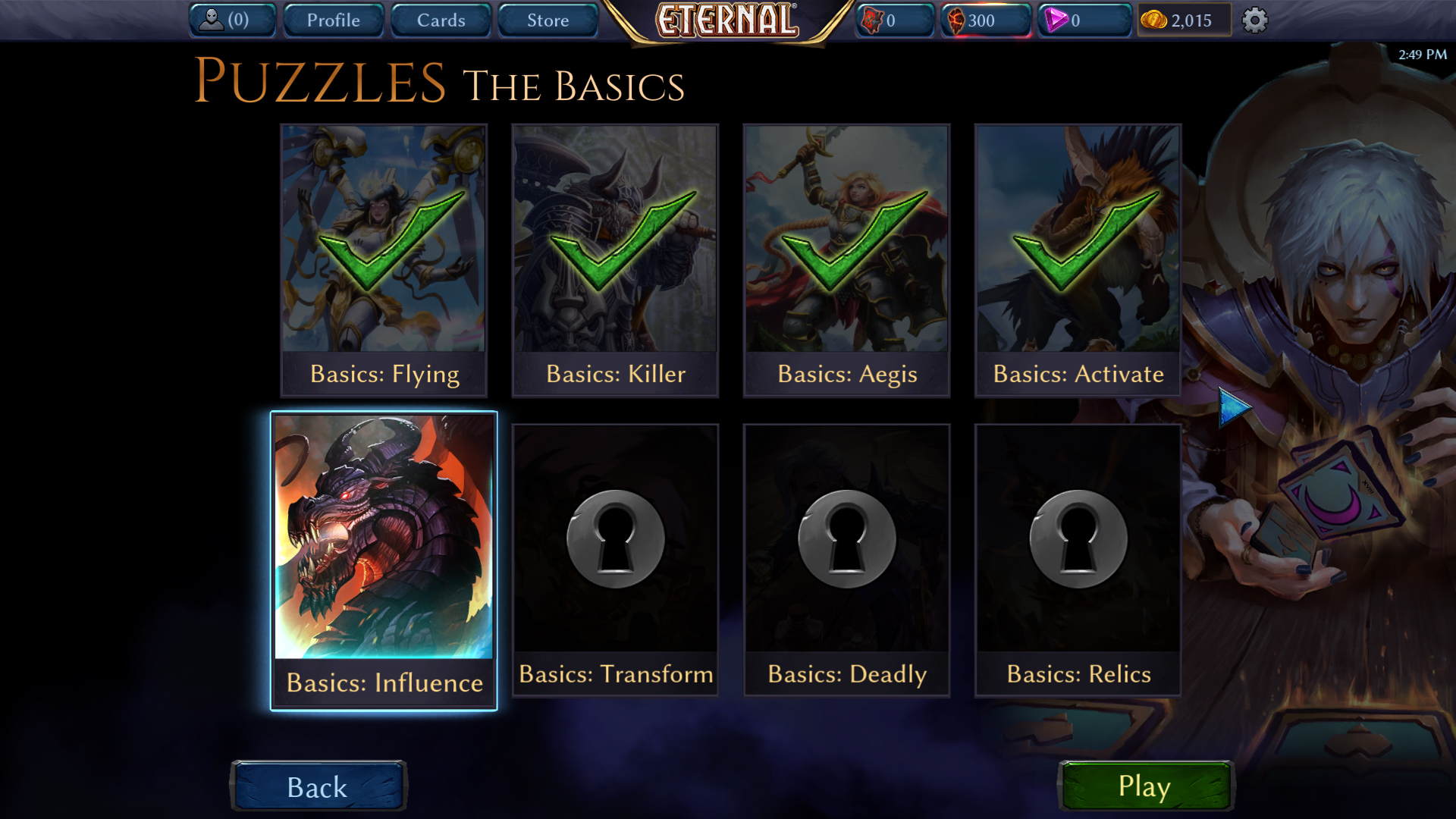
Task: Go back with the Back button
Action: pos(318,786)
